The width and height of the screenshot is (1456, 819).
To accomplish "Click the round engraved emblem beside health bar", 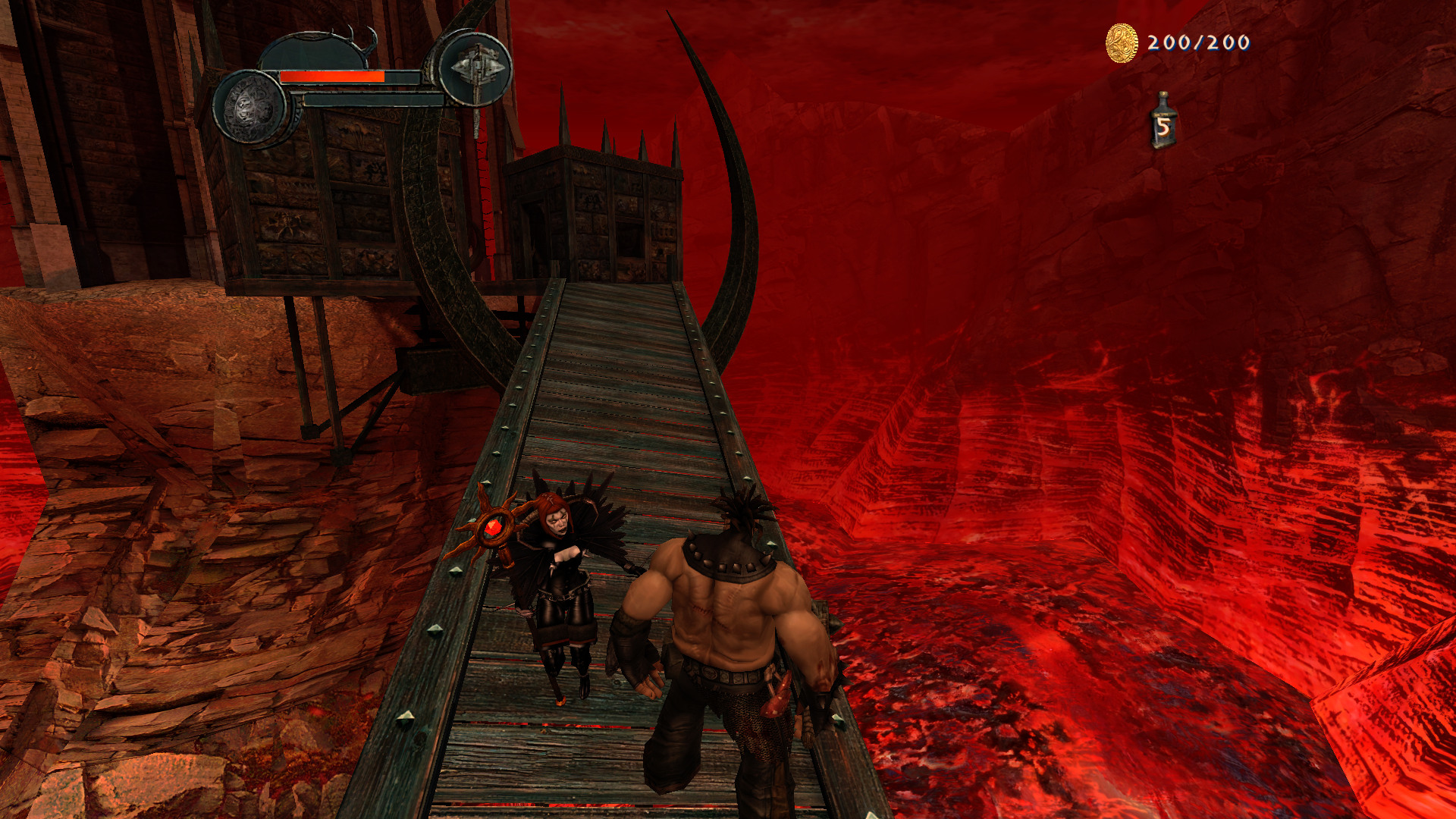I will point(250,107).
